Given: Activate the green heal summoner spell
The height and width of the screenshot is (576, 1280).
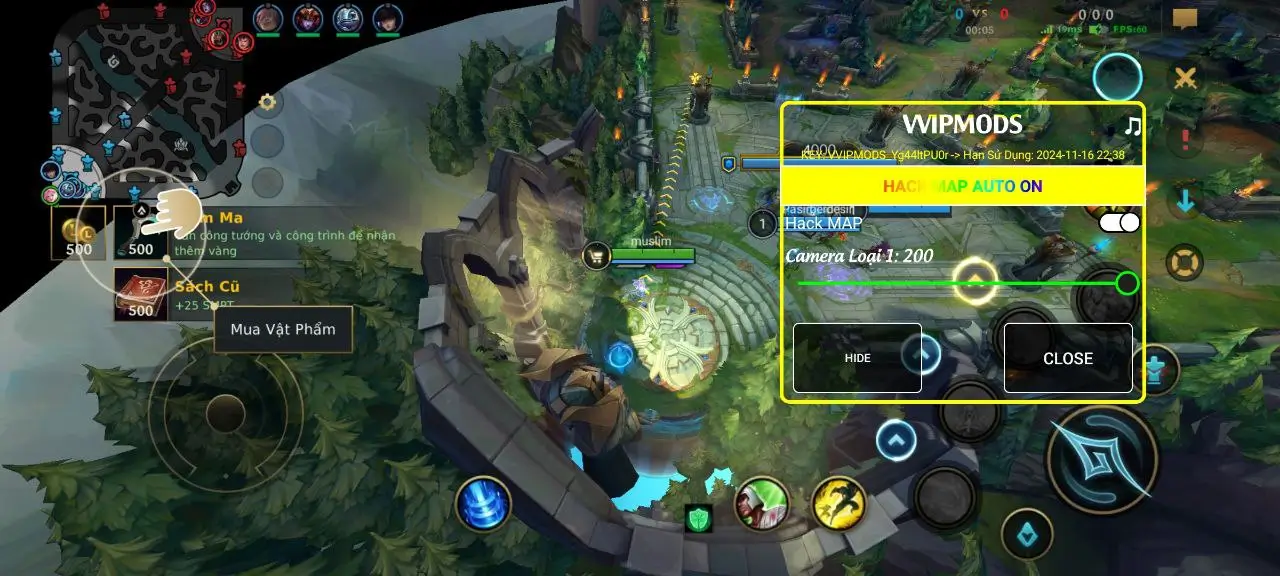Looking at the screenshot, I should tap(762, 503).
